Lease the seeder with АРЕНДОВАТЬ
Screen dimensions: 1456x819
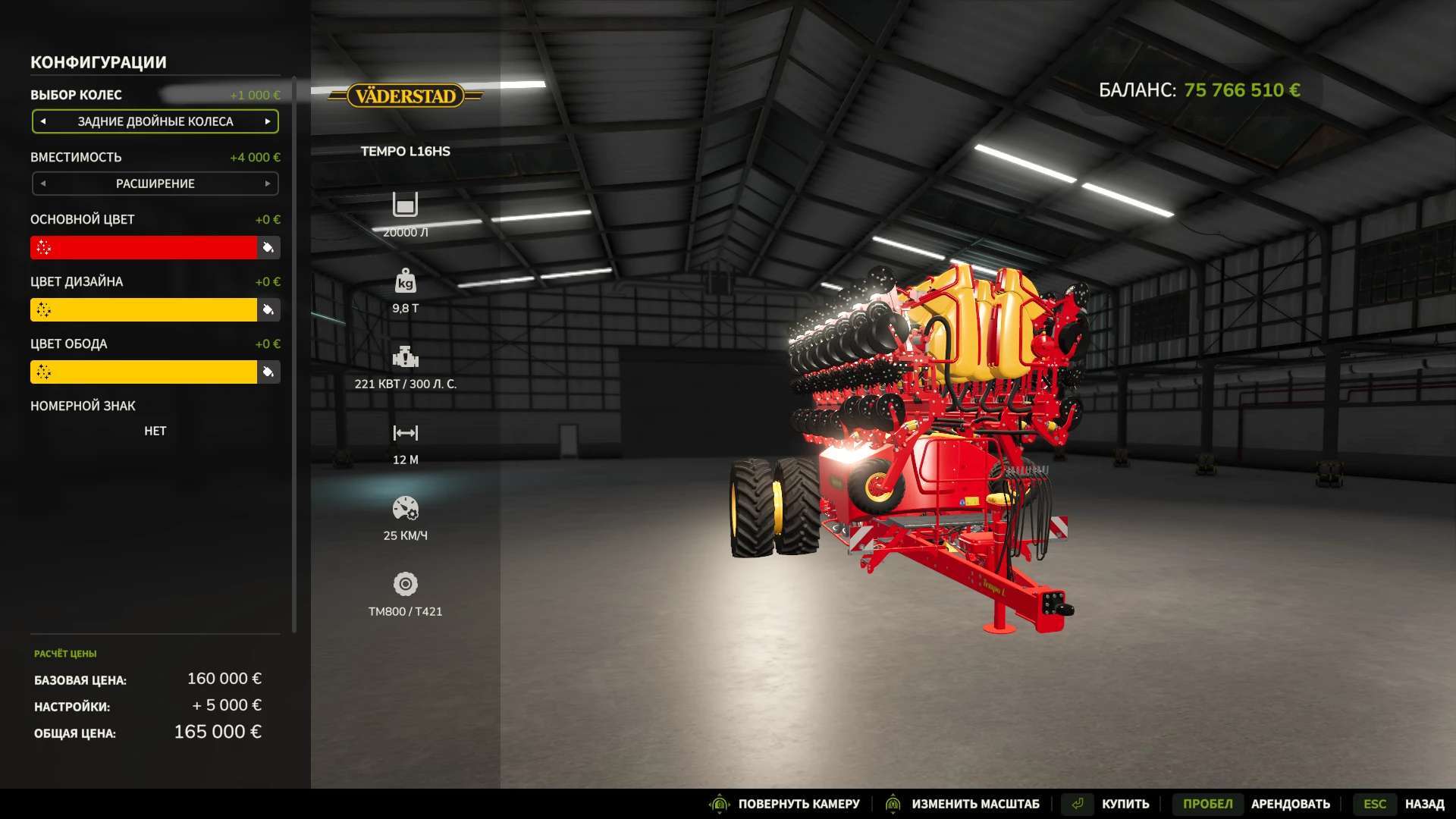point(1290,804)
